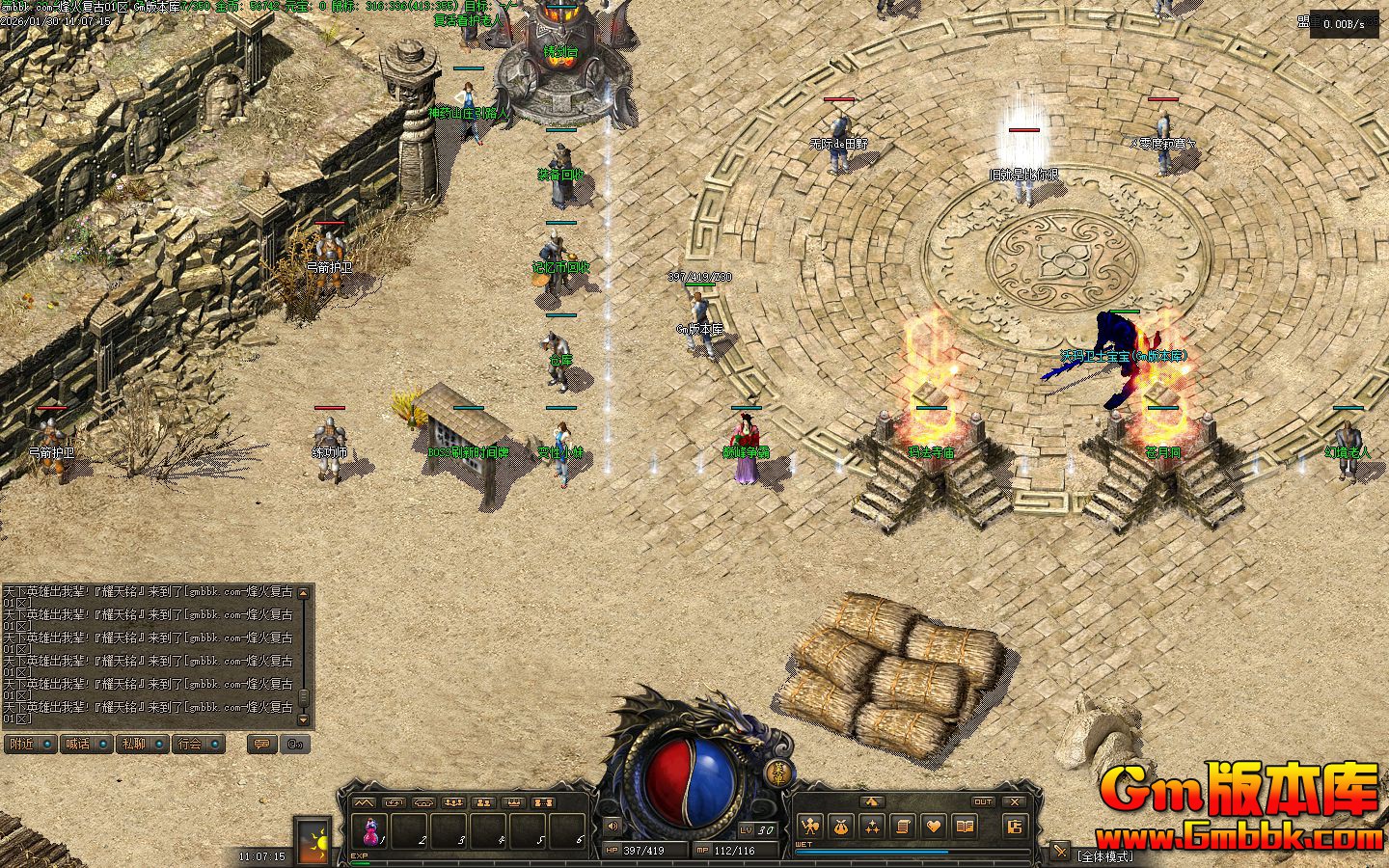Image resolution: width=1389 pixels, height=868 pixels.
Task: Toggle the 喊话 shout chat channel
Action: point(86,745)
